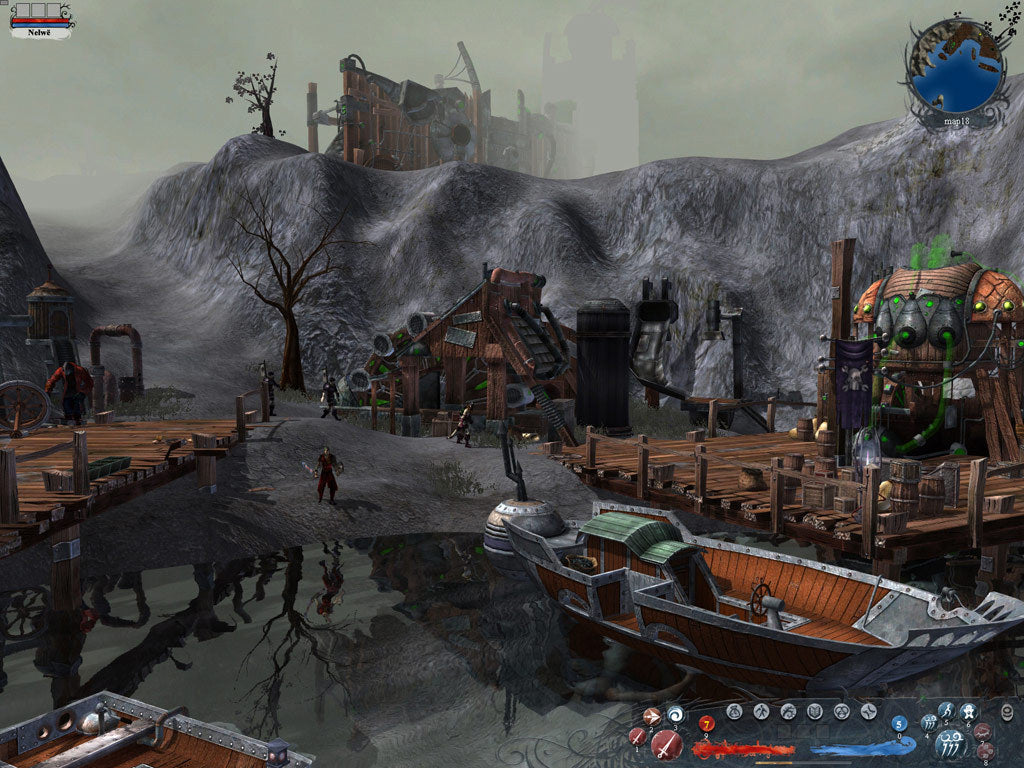The image size is (1024, 768).
Task: Select the blue humanoid skill in slot 6
Action: pyautogui.click(x=969, y=712)
